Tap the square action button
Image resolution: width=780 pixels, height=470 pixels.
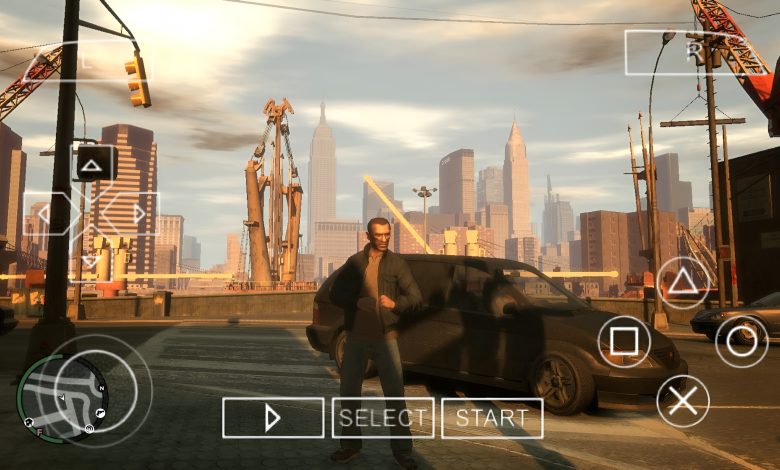[x=624, y=341]
